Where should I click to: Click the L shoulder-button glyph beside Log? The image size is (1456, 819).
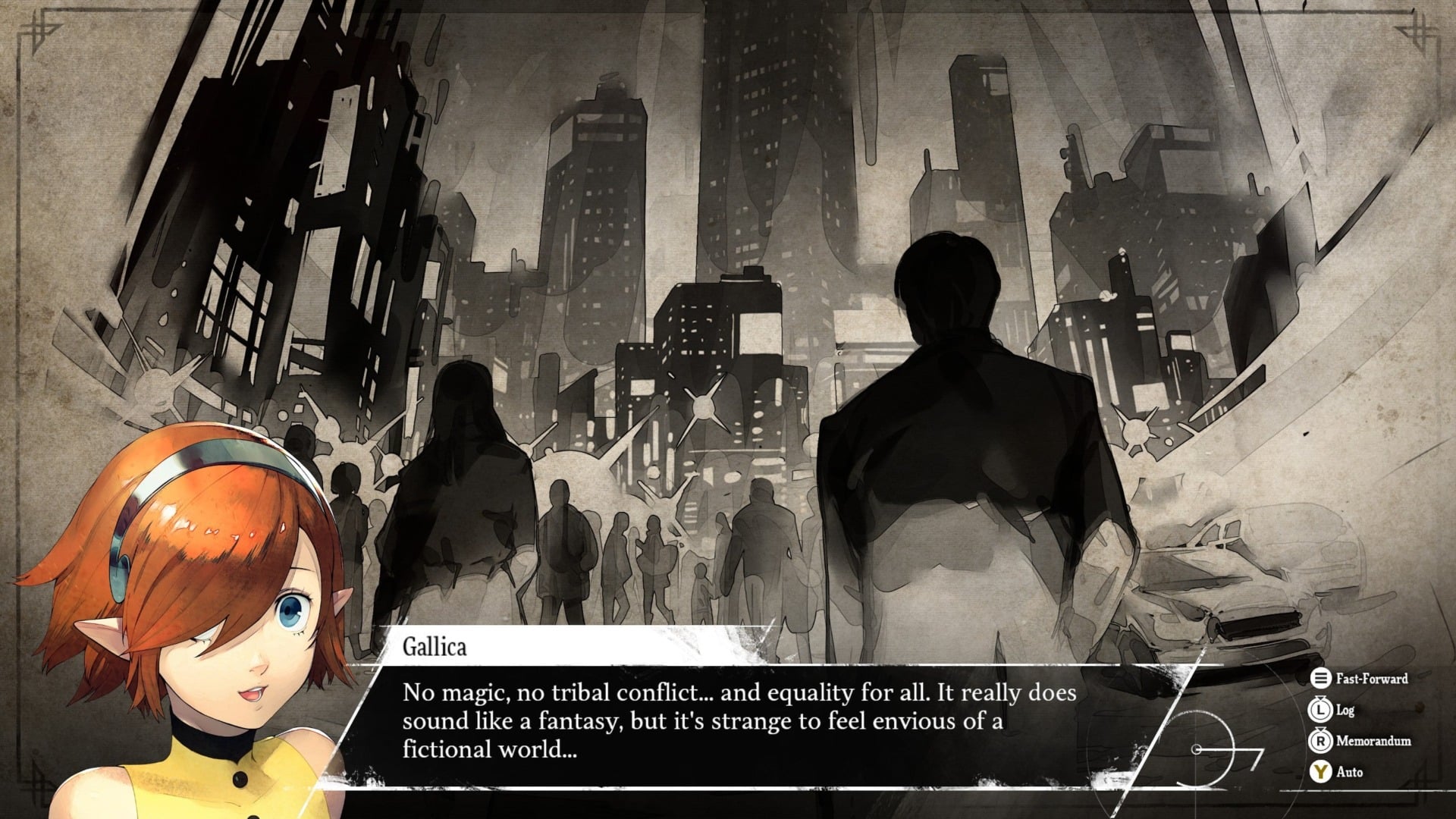click(x=1319, y=711)
